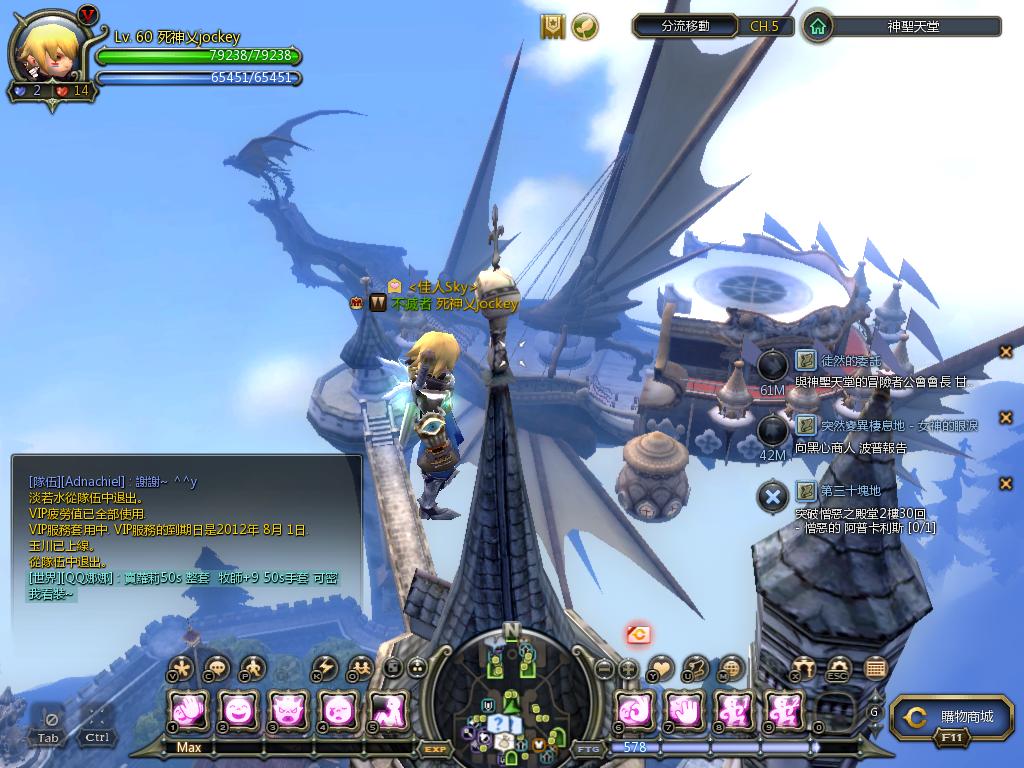
Task: Click the green leaf sprout icon
Action: coord(585,27)
